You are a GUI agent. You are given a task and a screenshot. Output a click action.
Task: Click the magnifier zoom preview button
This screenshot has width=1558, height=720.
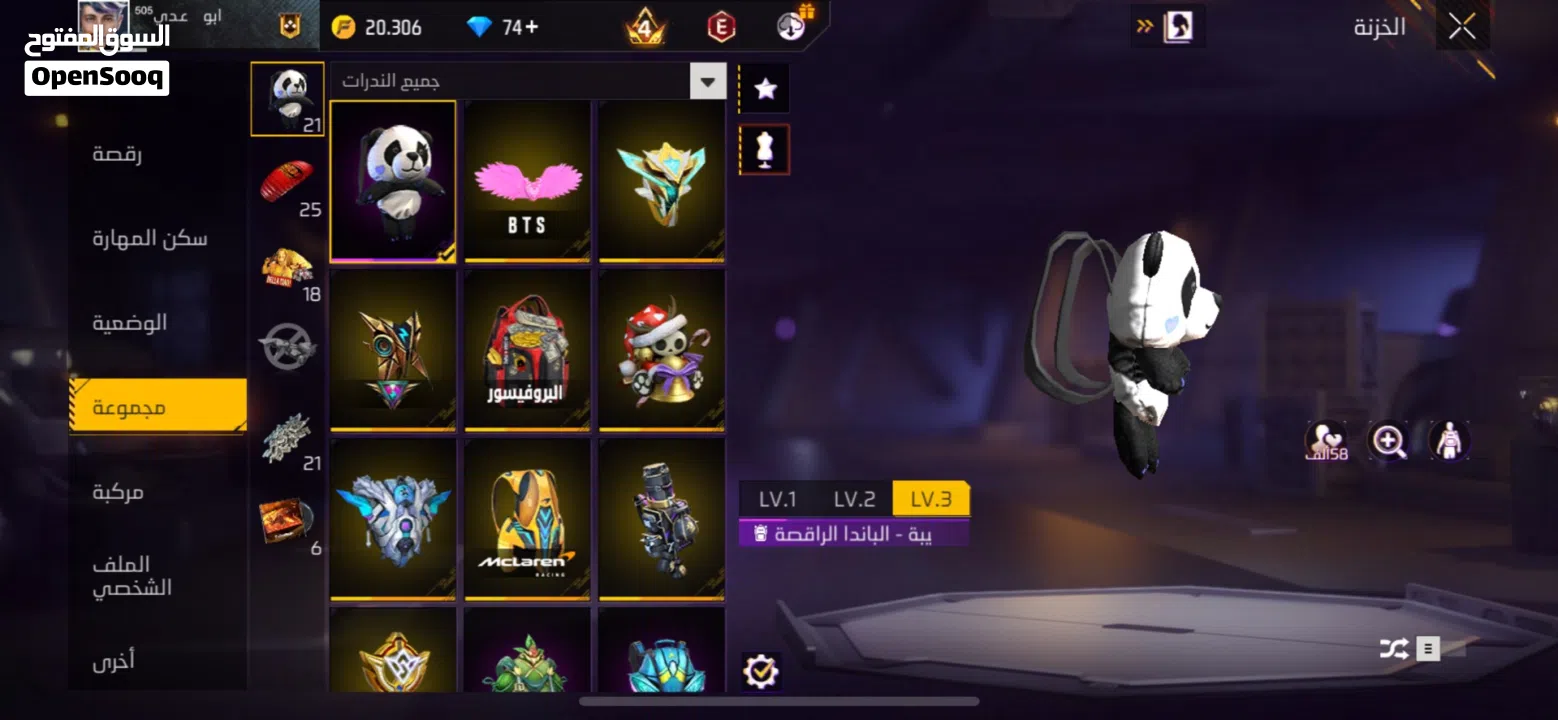1388,440
